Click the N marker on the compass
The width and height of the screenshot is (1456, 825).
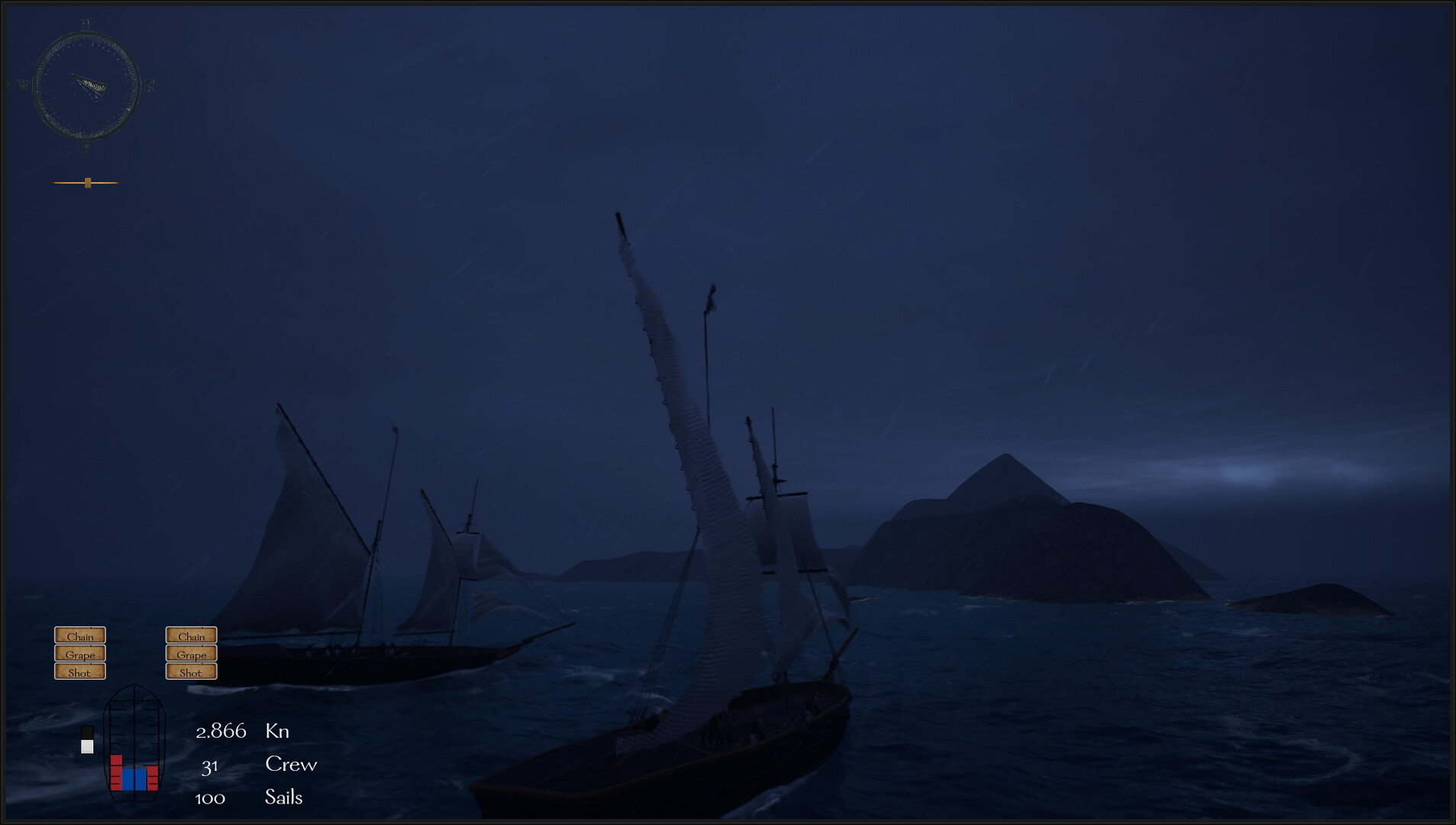86,24
